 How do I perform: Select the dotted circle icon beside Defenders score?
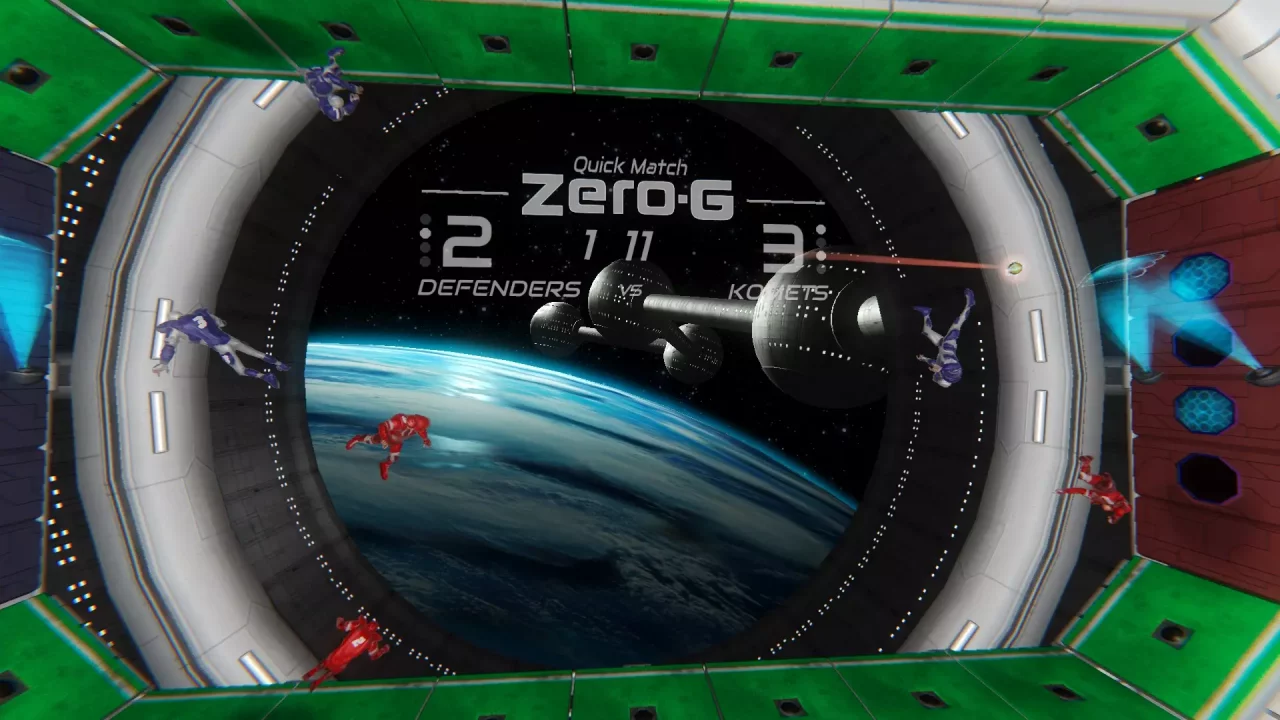point(425,240)
